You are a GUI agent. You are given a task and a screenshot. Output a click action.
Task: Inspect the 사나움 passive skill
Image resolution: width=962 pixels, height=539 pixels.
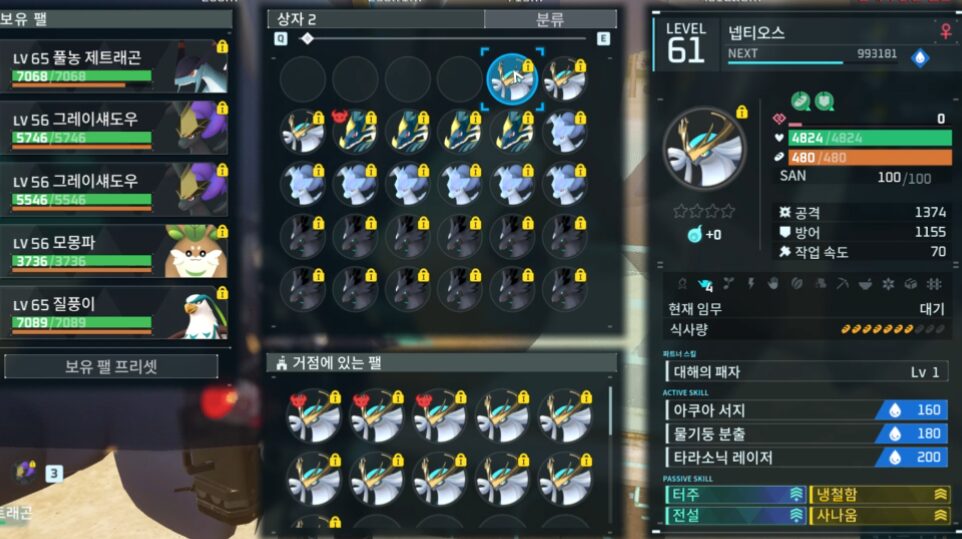879,515
